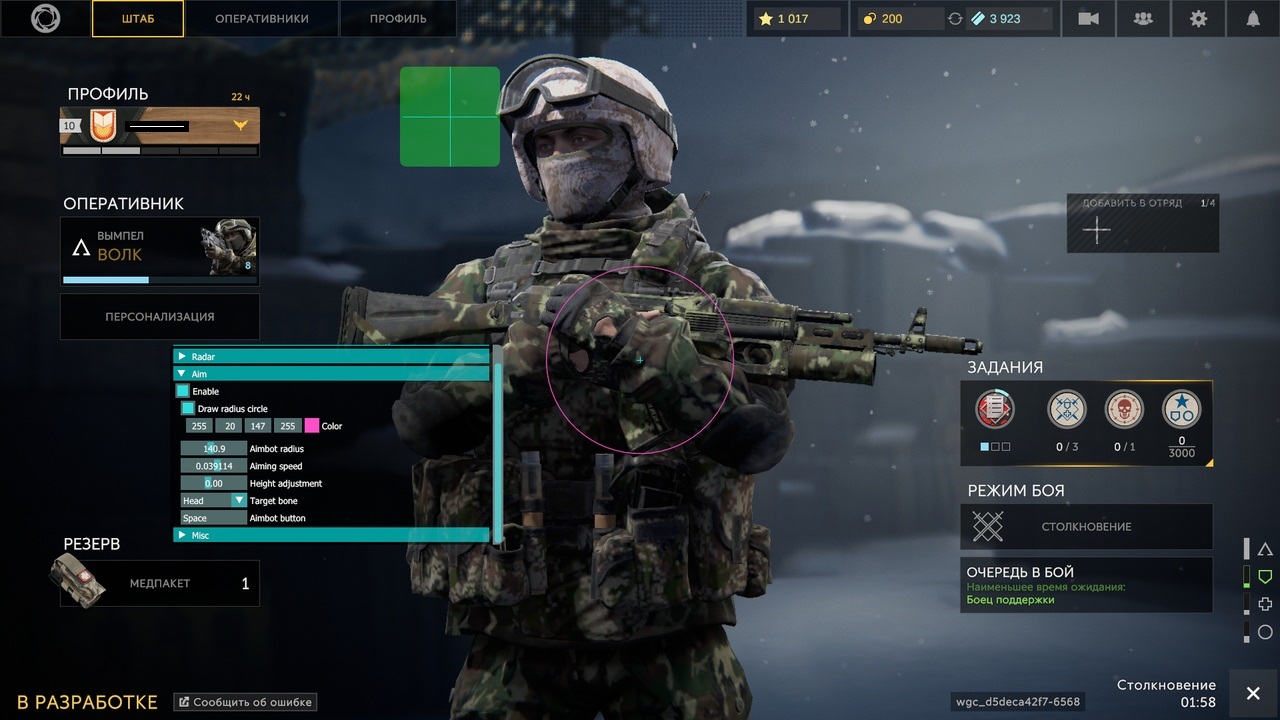Show notifications via the bell icon

[1253, 19]
